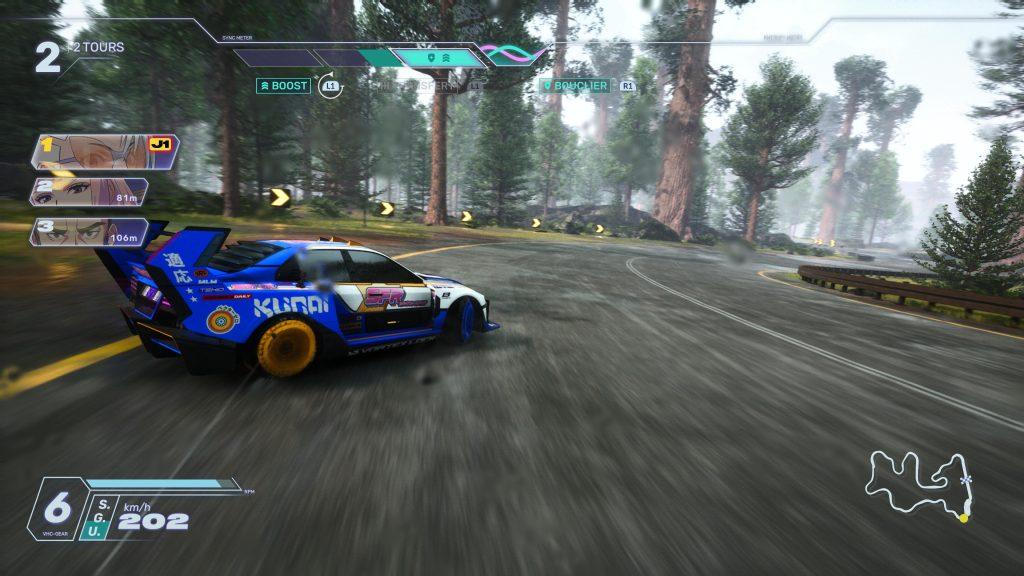This screenshot has height=576, width=1024.
Task: Select the first-place racer portrait card
Action: 104,151
